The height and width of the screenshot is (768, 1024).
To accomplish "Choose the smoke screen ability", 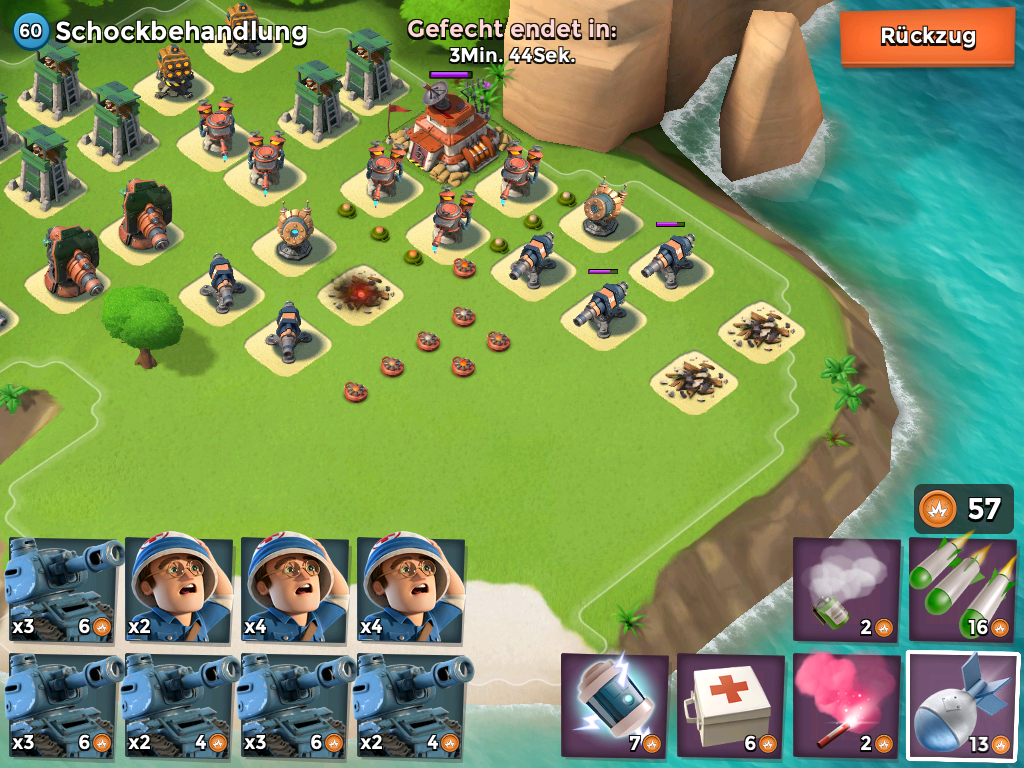I will coord(846,590).
